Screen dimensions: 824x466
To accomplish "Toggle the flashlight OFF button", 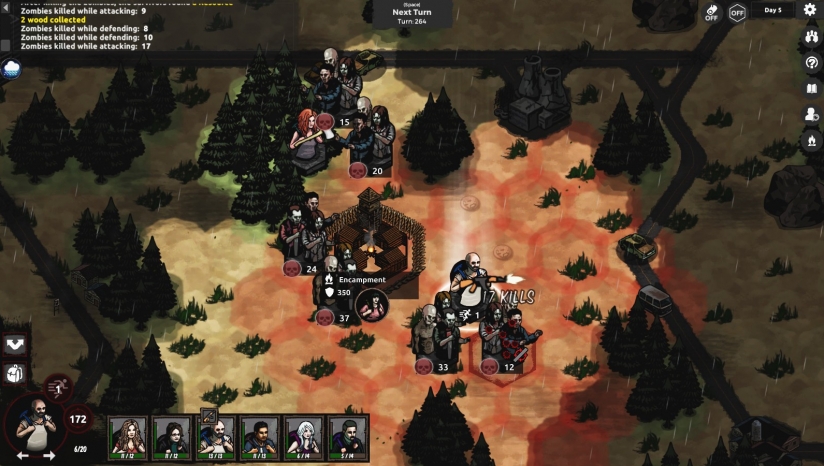I will point(711,12).
